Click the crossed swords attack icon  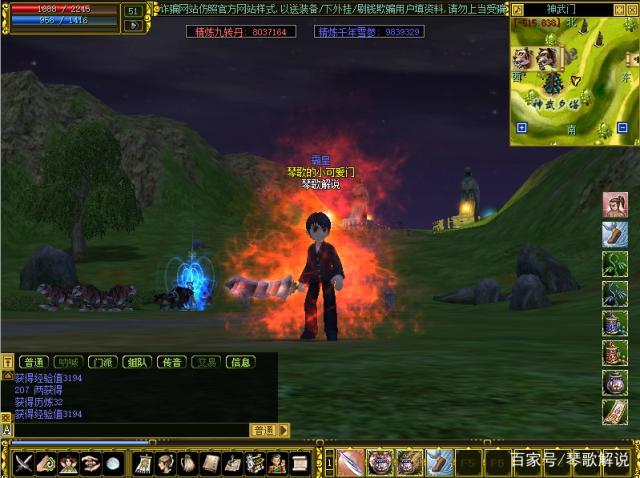pyautogui.click(x=23, y=463)
